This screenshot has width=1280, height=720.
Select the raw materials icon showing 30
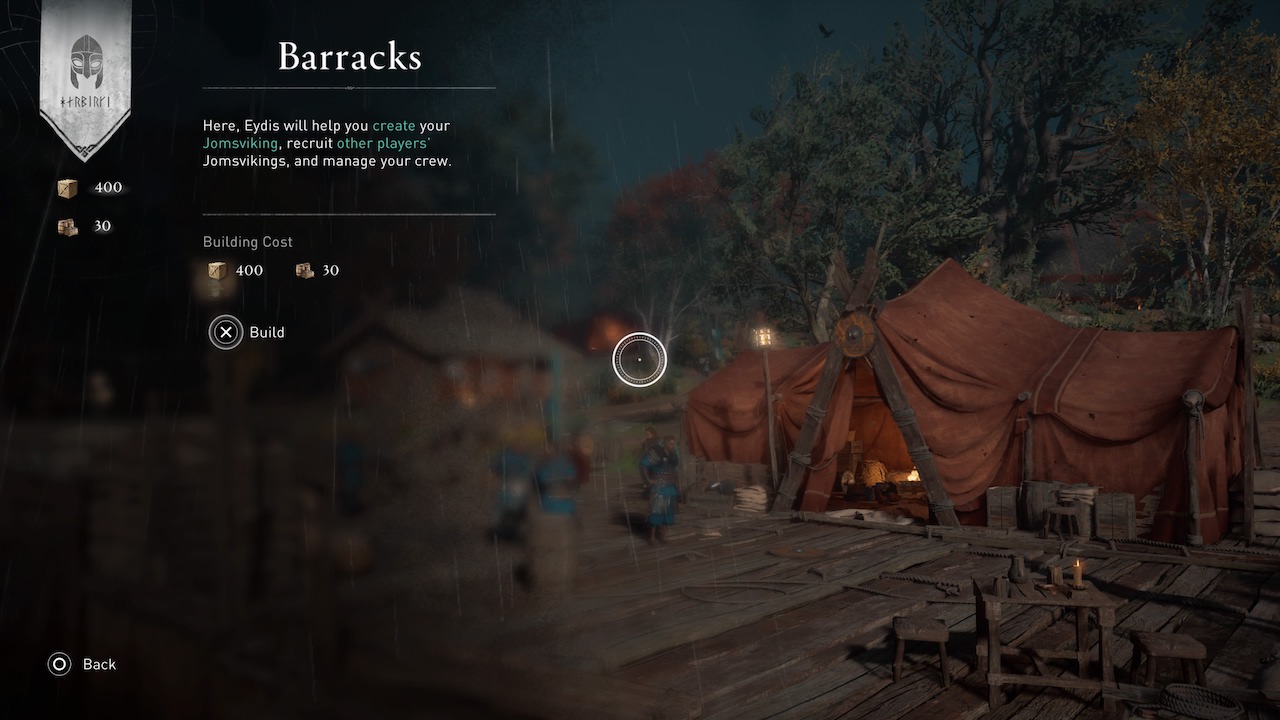click(68, 226)
